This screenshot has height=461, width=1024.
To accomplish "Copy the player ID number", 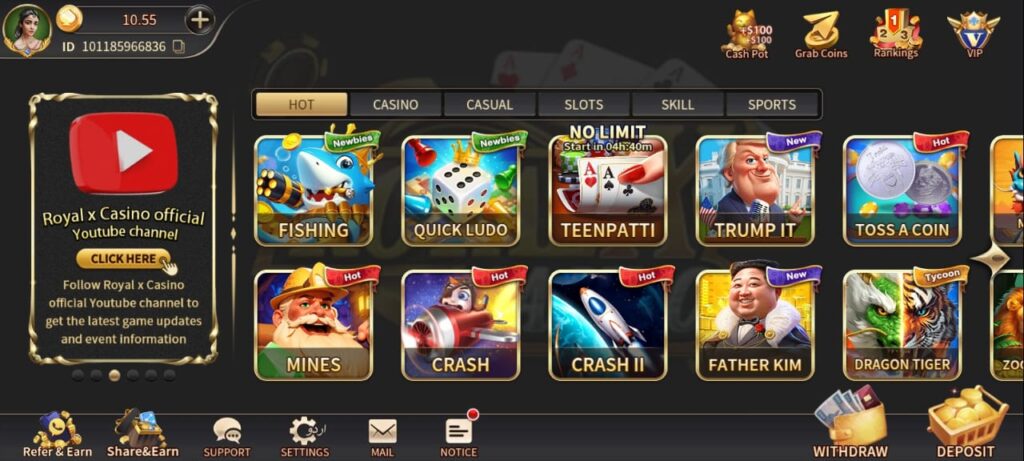I will [178, 46].
